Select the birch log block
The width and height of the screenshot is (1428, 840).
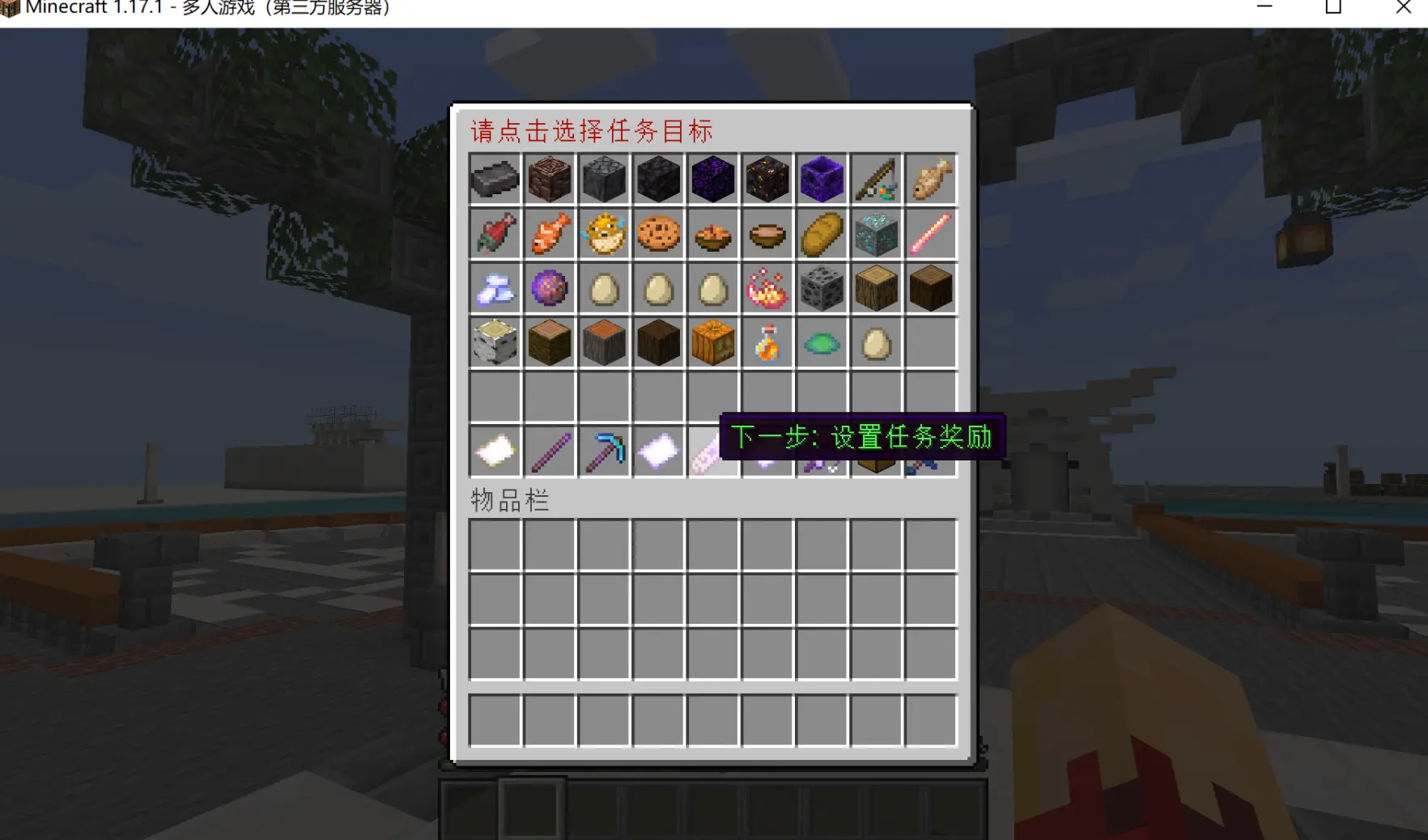[x=495, y=342]
